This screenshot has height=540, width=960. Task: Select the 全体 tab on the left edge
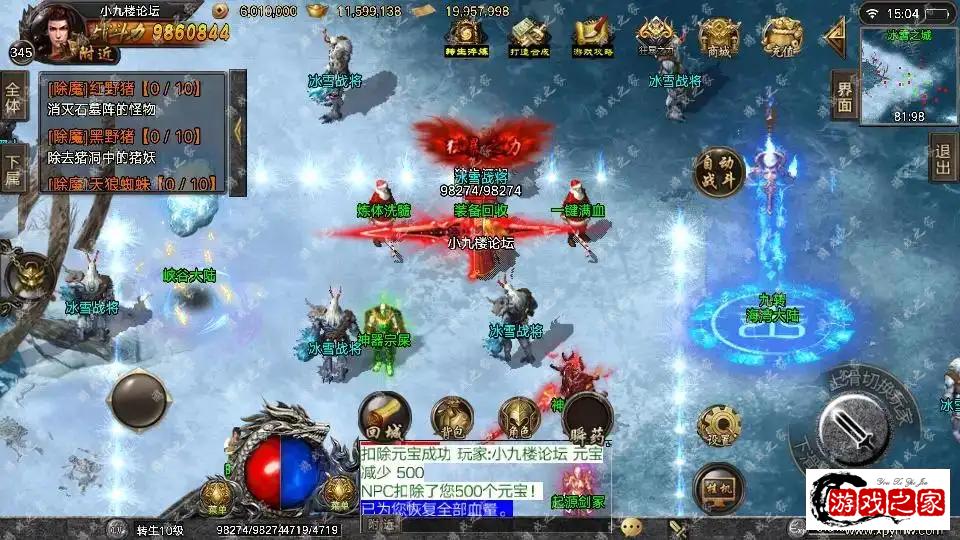pos(12,96)
